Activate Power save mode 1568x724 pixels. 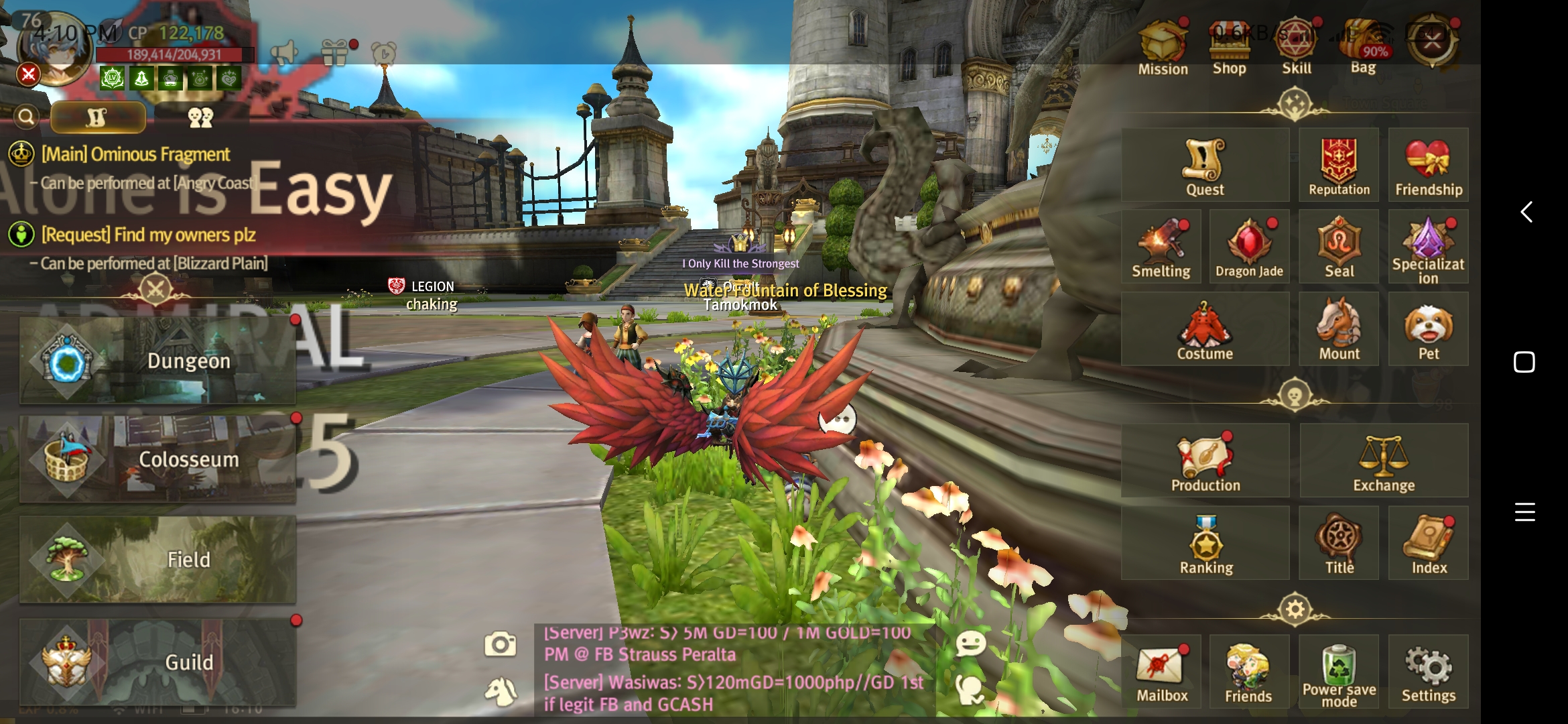pyautogui.click(x=1339, y=673)
